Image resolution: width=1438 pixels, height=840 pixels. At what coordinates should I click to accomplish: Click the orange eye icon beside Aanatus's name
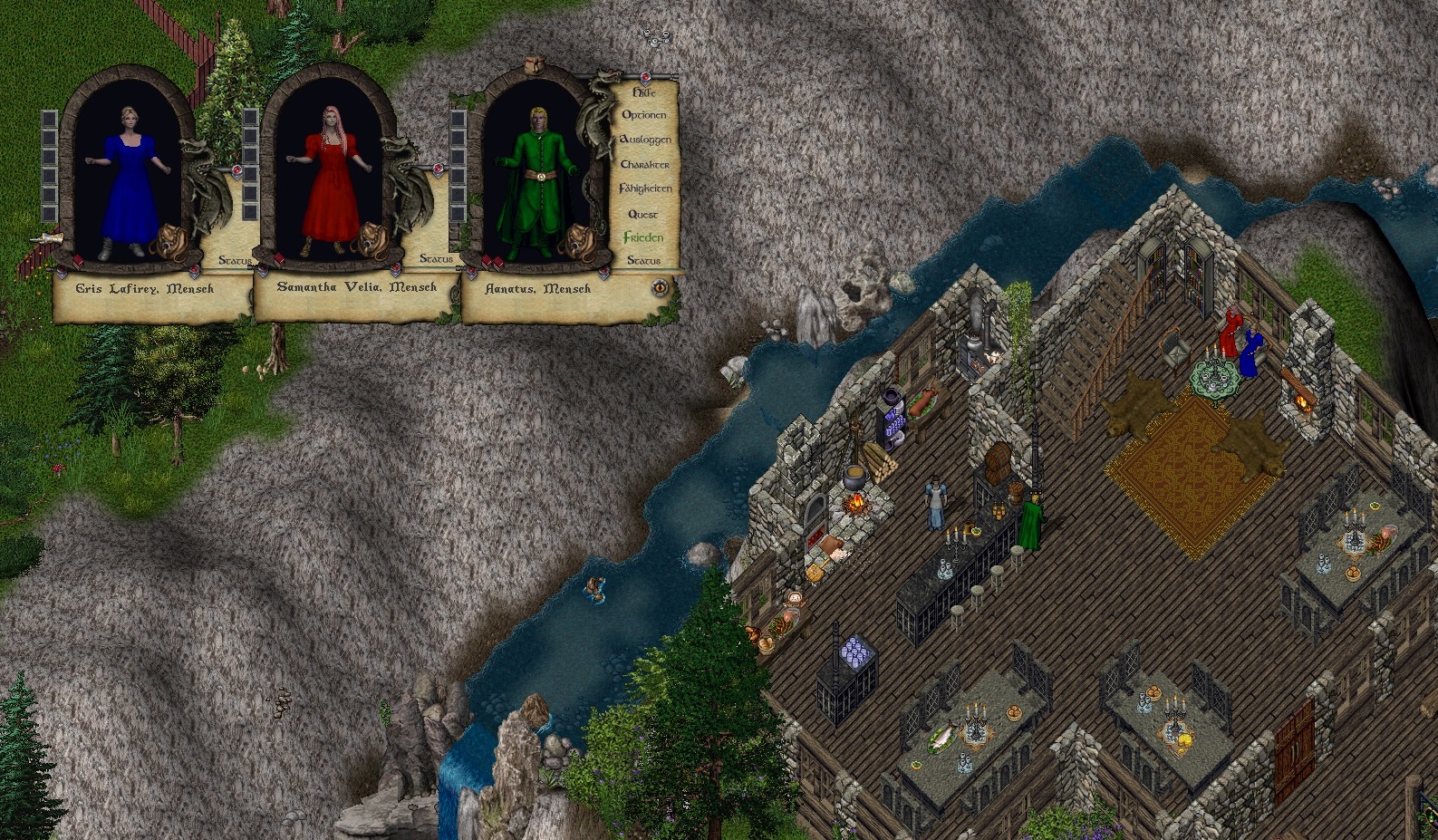pyautogui.click(x=660, y=287)
